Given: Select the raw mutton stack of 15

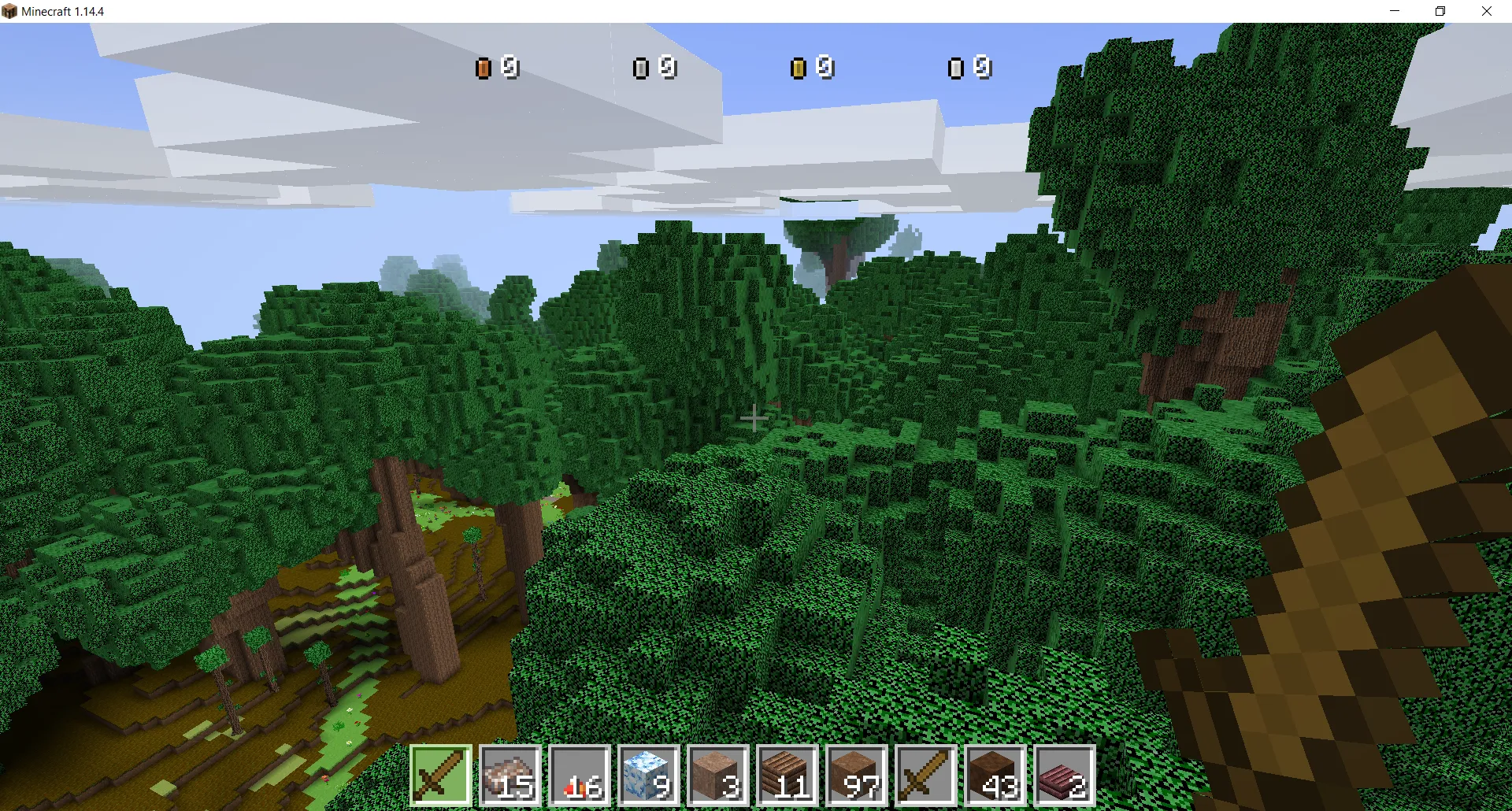Looking at the screenshot, I should coord(510,776).
